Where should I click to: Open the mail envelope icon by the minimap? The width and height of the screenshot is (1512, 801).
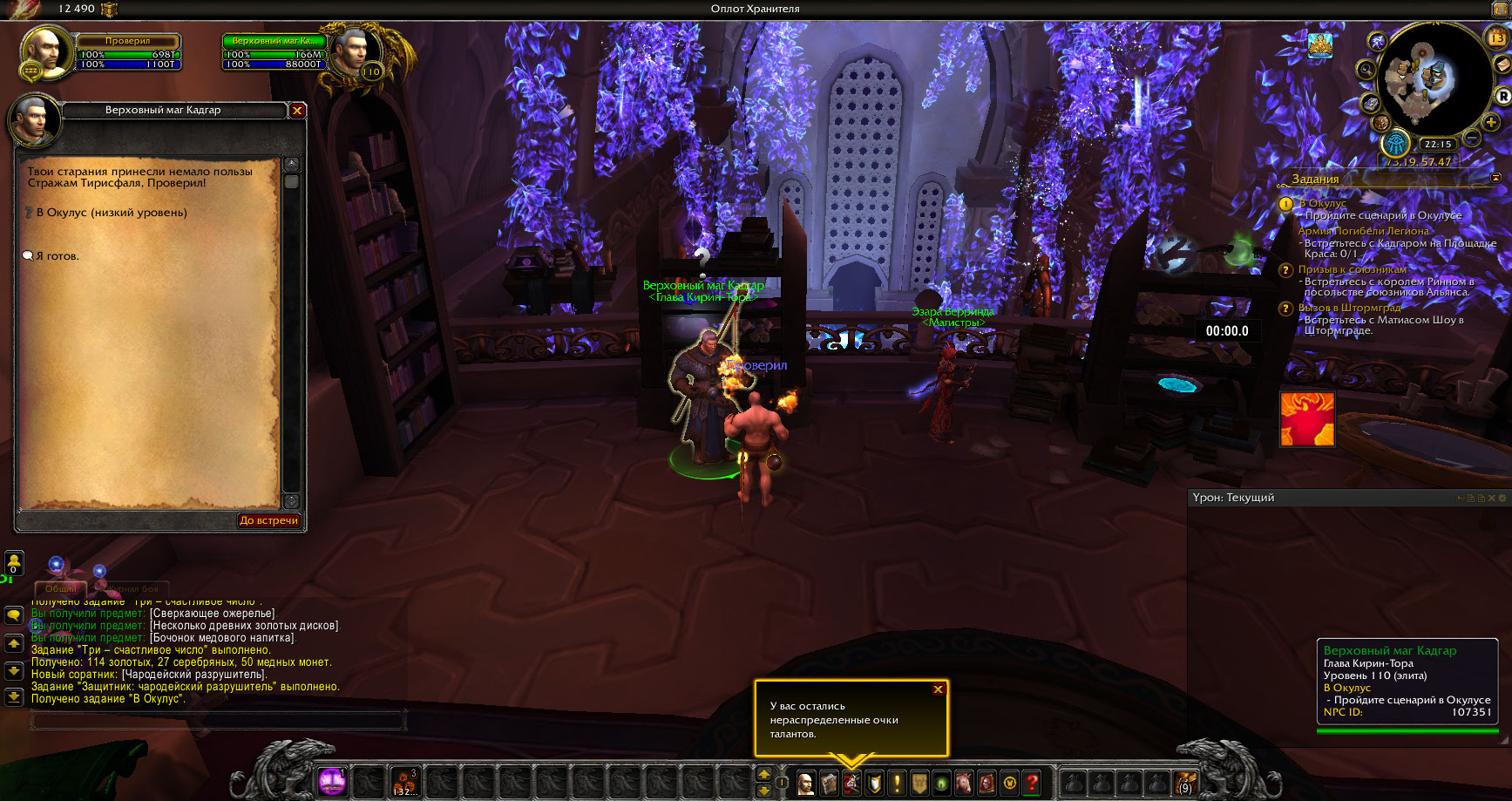[1503, 66]
